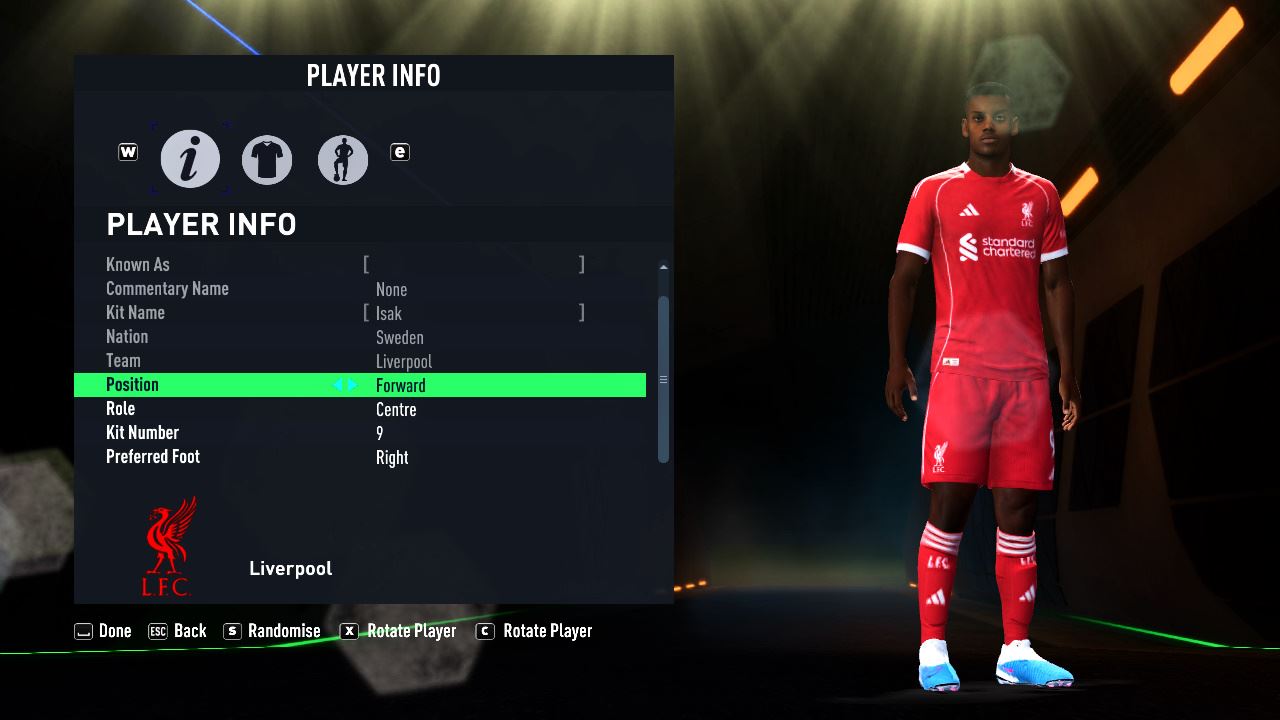Confirm with the Done button
Image resolution: width=1280 pixels, height=720 pixels.
pyautogui.click(x=103, y=631)
